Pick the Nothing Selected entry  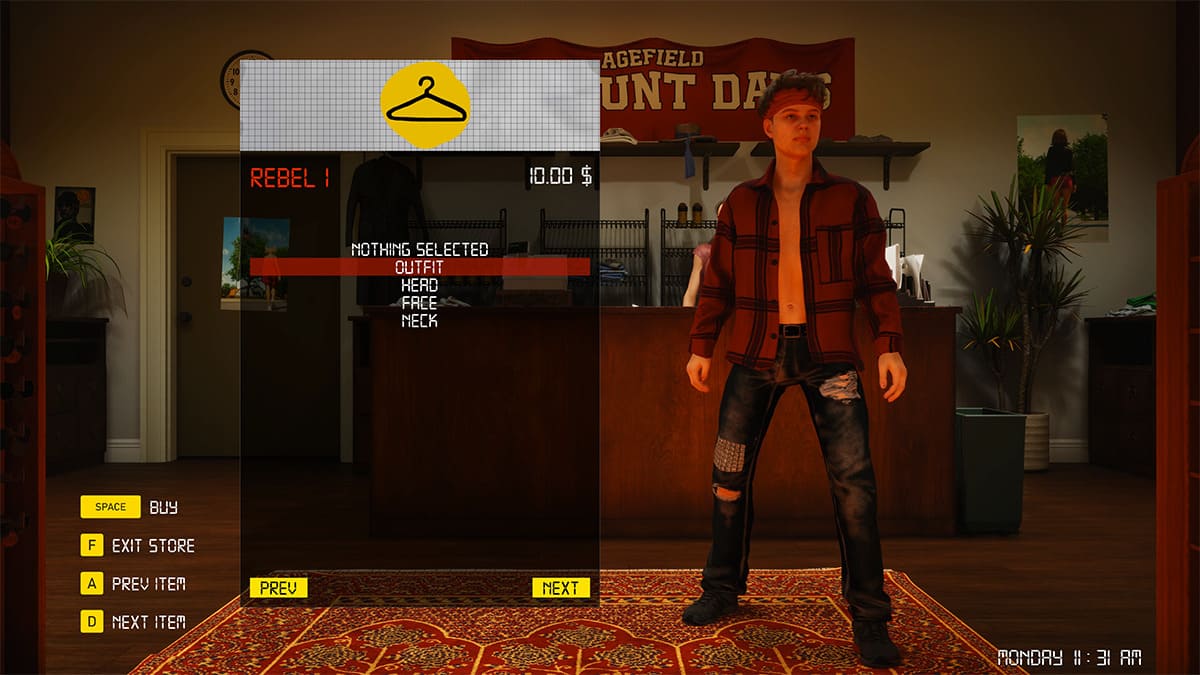419,249
